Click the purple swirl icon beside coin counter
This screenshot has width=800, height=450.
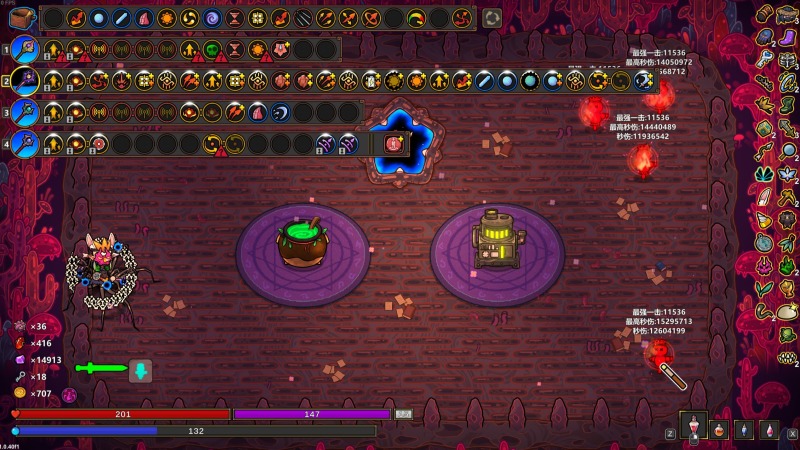point(70,394)
